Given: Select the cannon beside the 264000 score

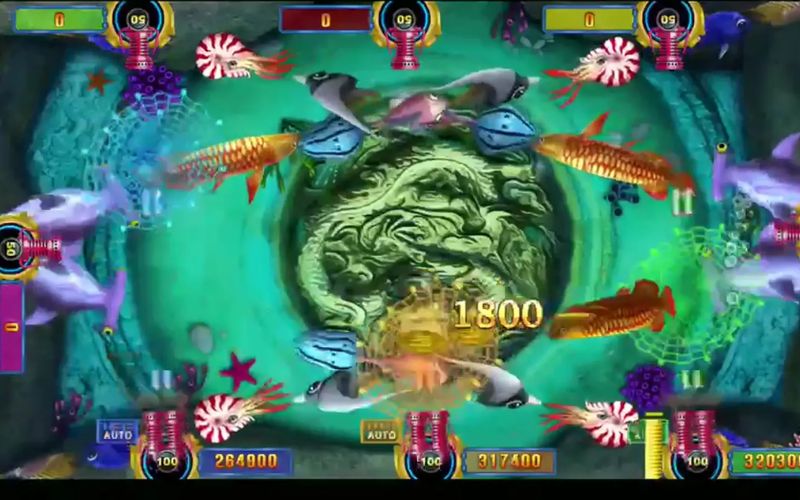Looking at the screenshot, I should point(162,438).
